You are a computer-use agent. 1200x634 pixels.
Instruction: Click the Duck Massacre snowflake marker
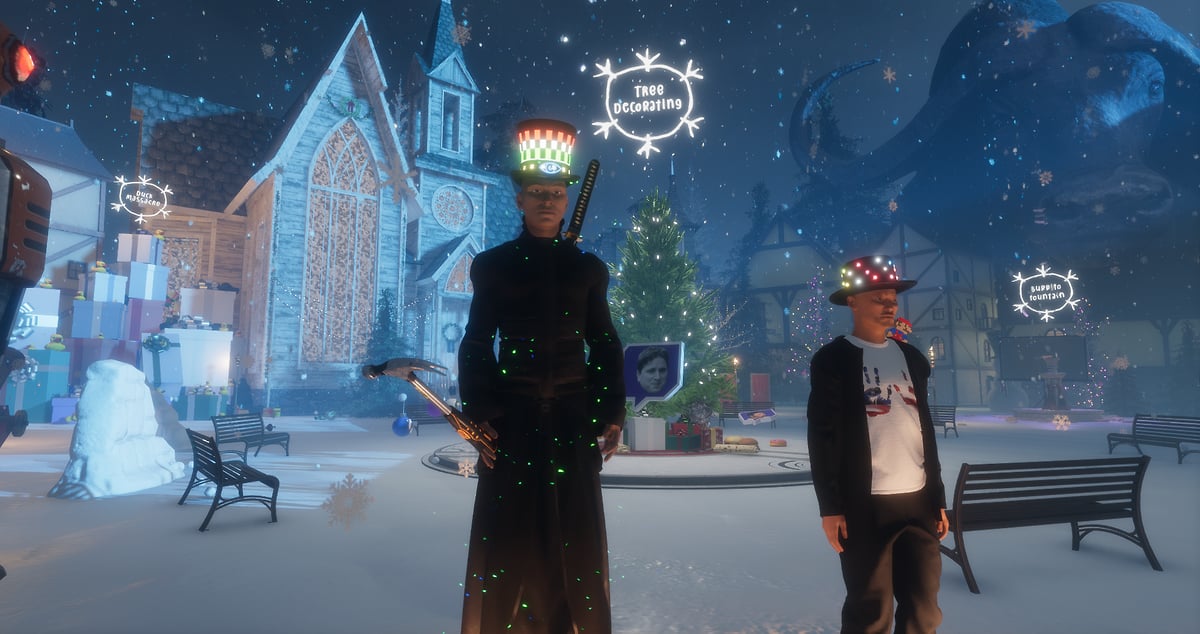[141, 199]
